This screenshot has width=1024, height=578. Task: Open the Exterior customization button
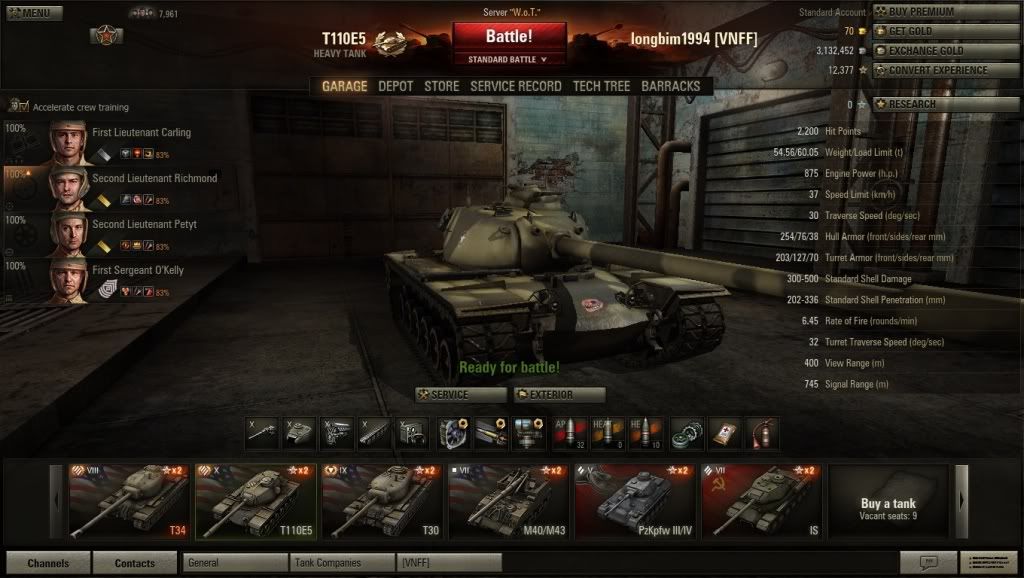point(559,395)
